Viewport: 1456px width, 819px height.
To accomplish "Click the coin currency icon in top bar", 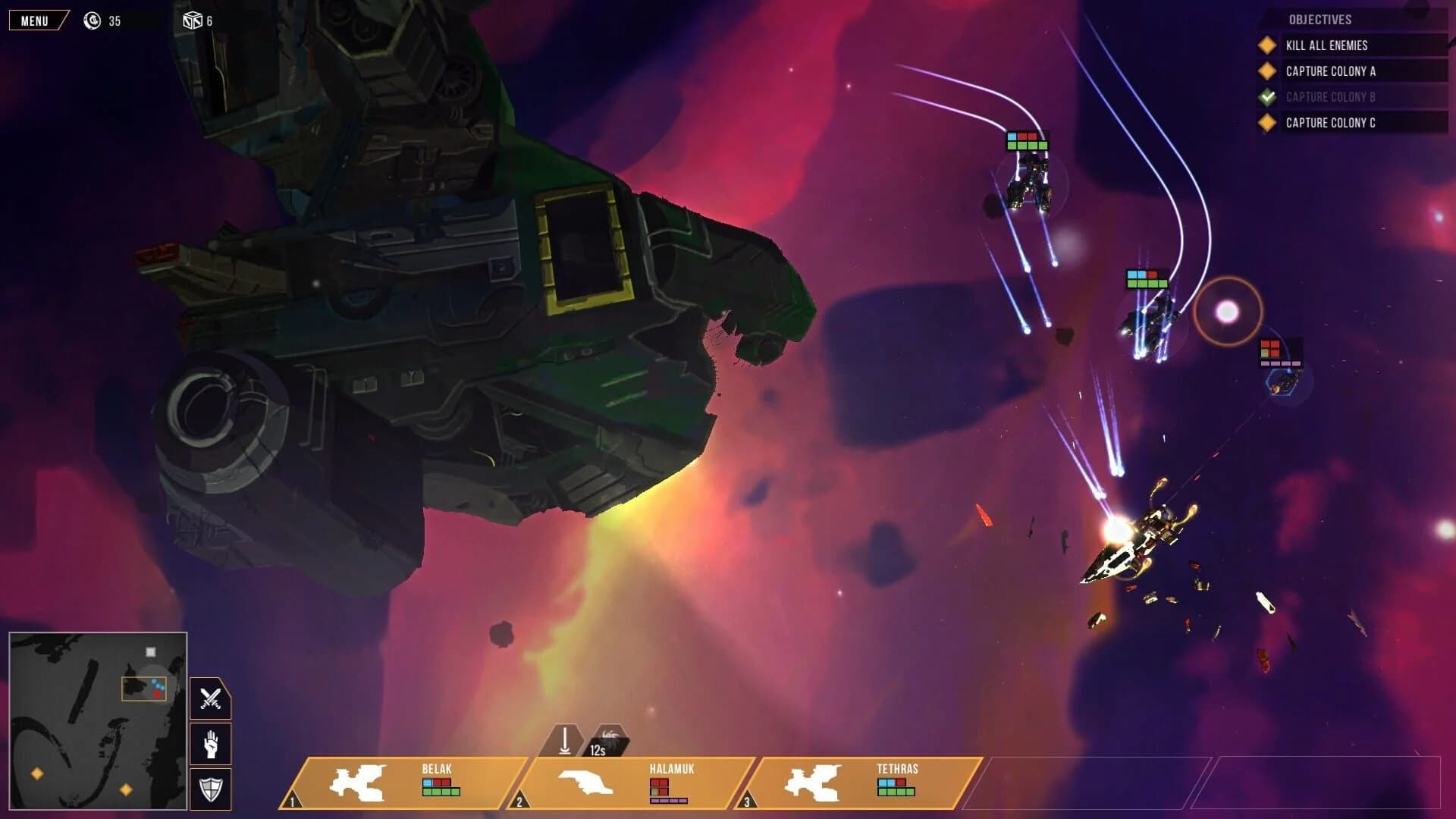I will click(93, 20).
